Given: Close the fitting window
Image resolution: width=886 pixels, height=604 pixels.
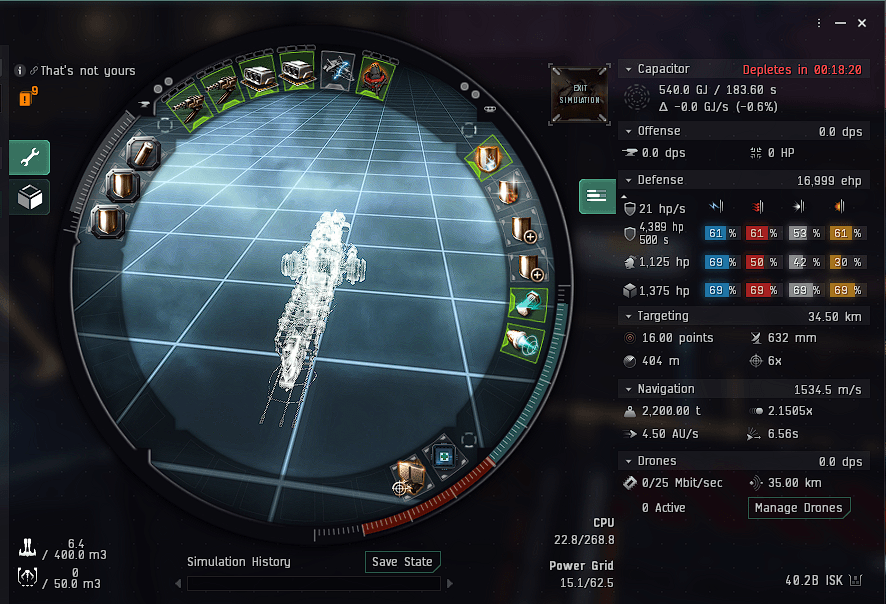Looking at the screenshot, I should click(862, 23).
